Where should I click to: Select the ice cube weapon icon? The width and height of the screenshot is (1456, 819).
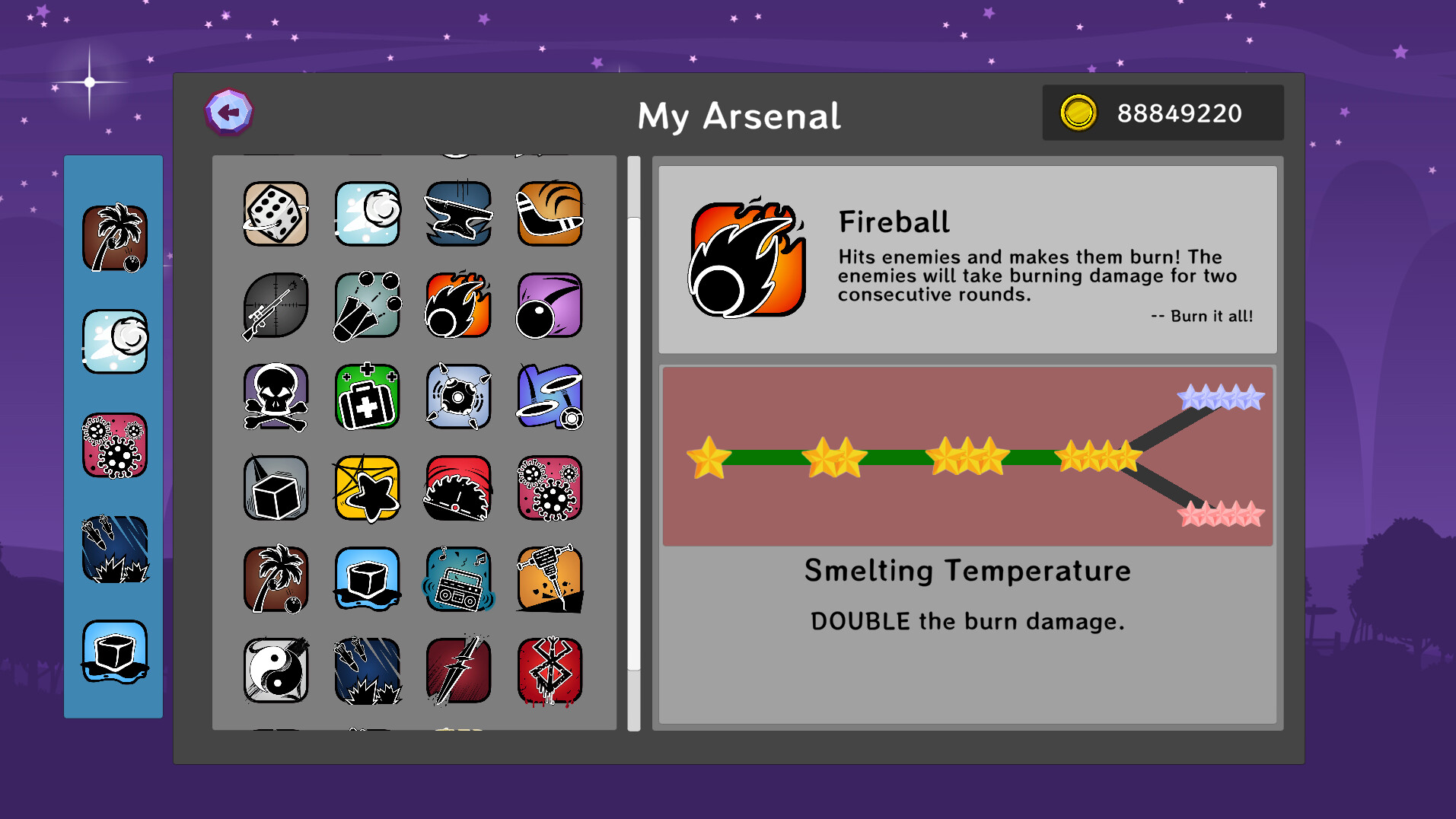(x=367, y=579)
